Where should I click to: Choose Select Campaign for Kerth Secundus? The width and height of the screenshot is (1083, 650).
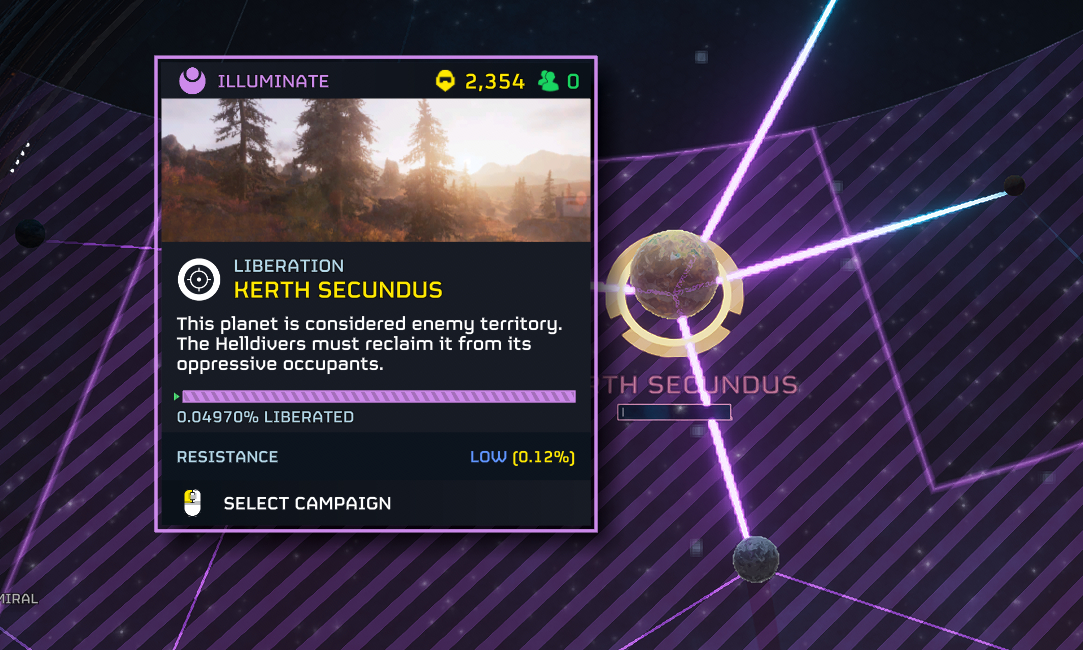(x=306, y=503)
